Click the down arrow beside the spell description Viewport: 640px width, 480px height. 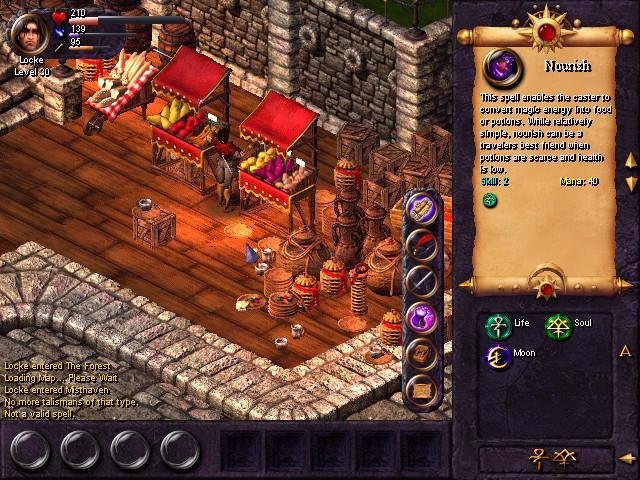tap(631, 183)
